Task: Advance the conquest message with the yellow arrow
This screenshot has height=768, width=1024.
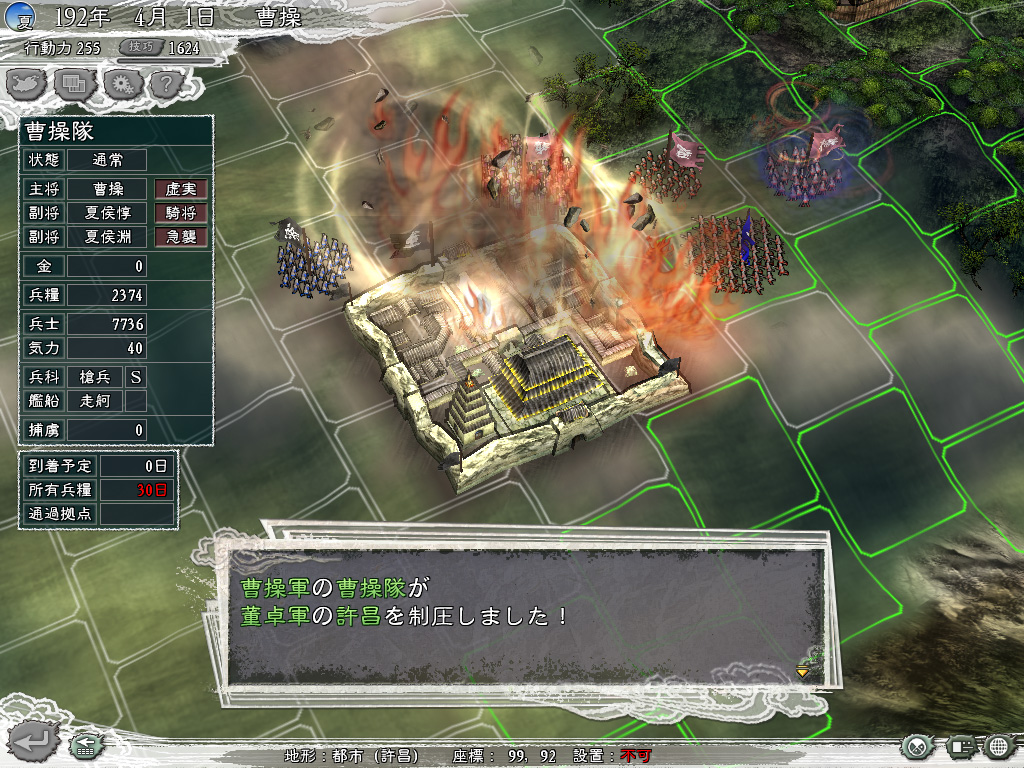Action: (x=802, y=671)
